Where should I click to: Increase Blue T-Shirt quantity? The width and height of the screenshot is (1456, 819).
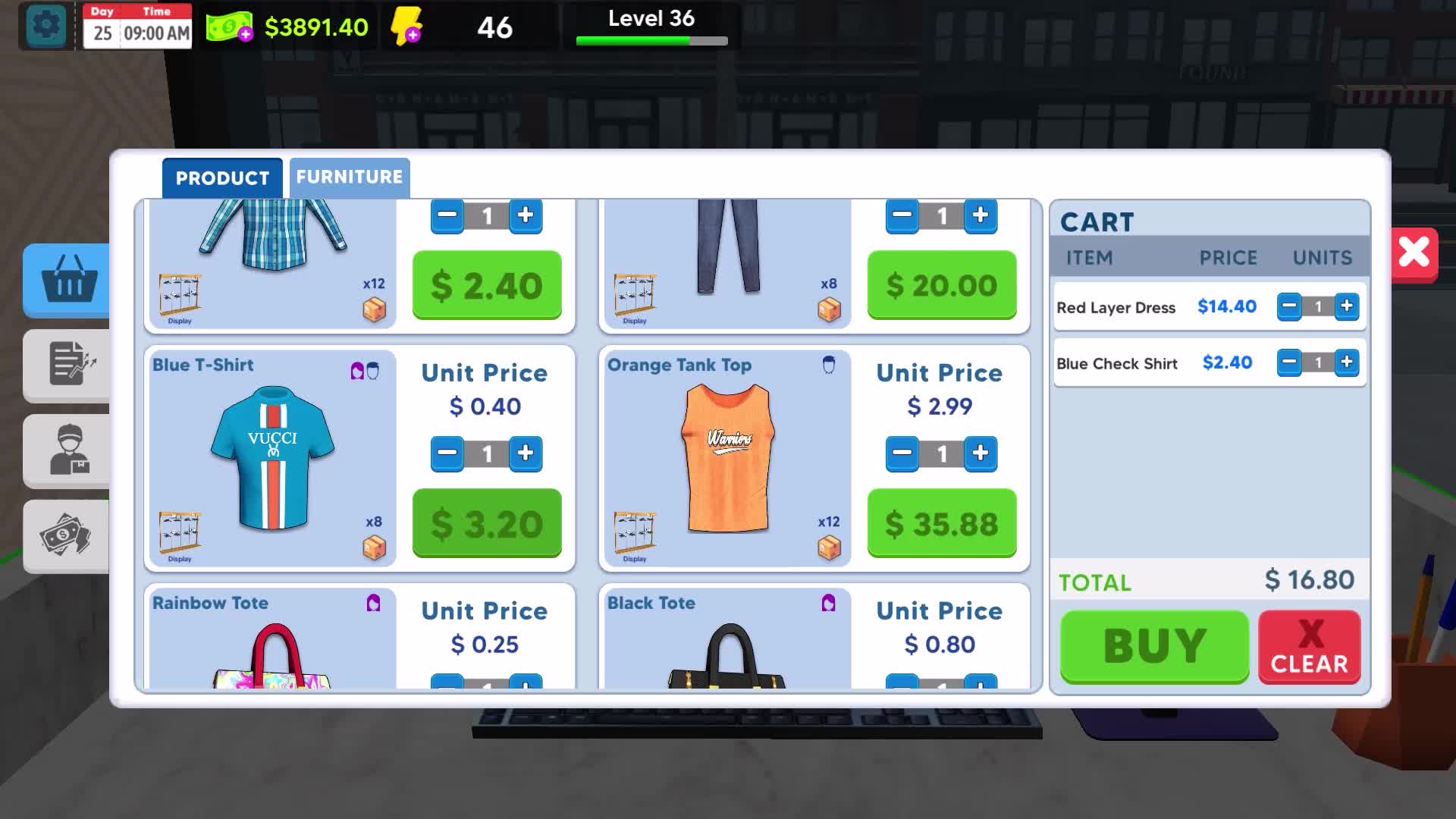coord(526,453)
